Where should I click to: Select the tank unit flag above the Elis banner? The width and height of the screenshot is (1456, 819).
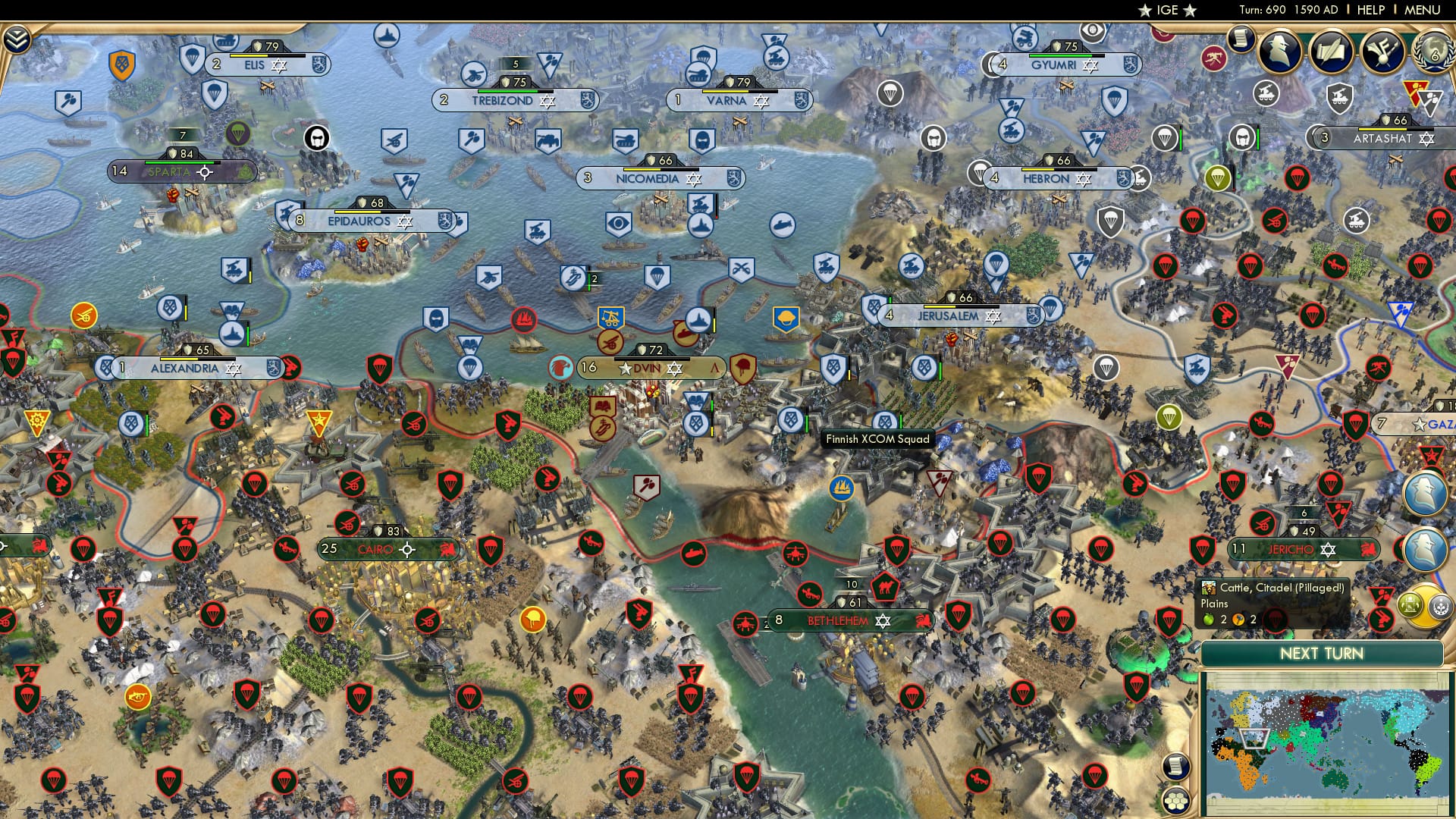coord(226,41)
